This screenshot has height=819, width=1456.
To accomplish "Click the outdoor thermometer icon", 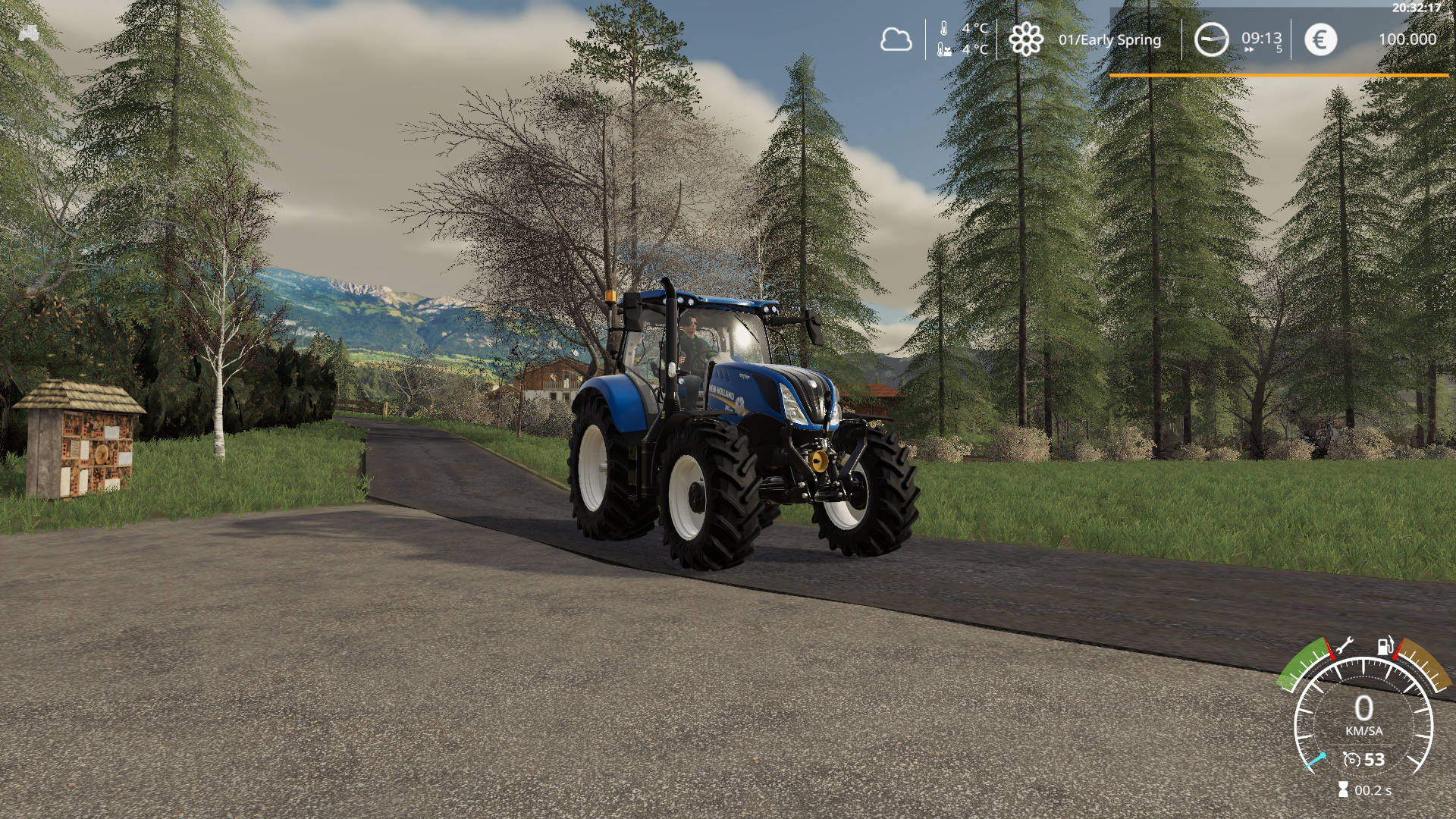I will coord(943,28).
